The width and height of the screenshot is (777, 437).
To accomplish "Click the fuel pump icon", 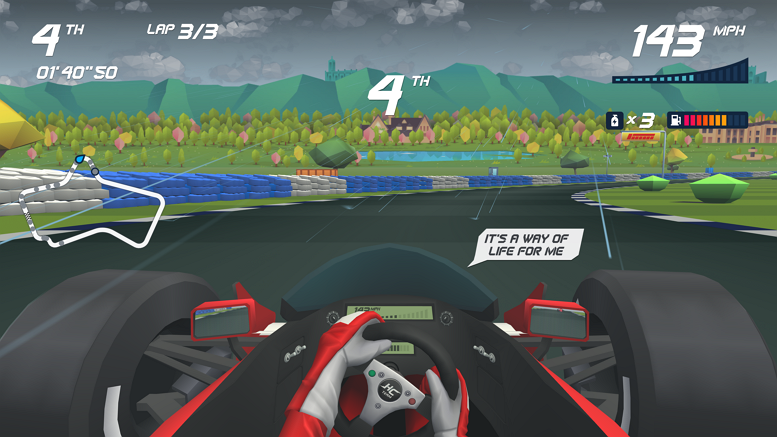I will point(675,121).
